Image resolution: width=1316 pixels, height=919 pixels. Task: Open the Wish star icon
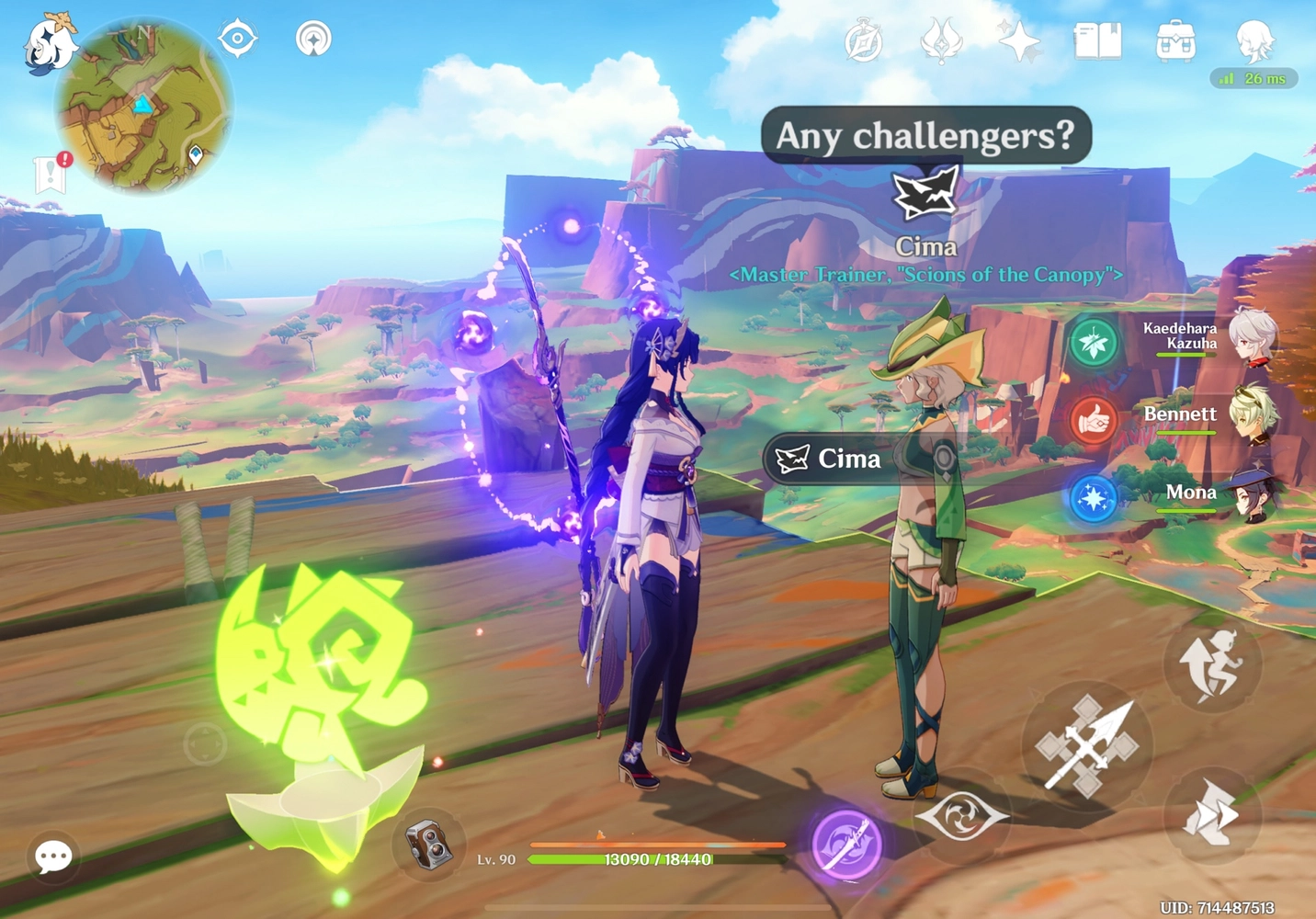click(x=1020, y=40)
